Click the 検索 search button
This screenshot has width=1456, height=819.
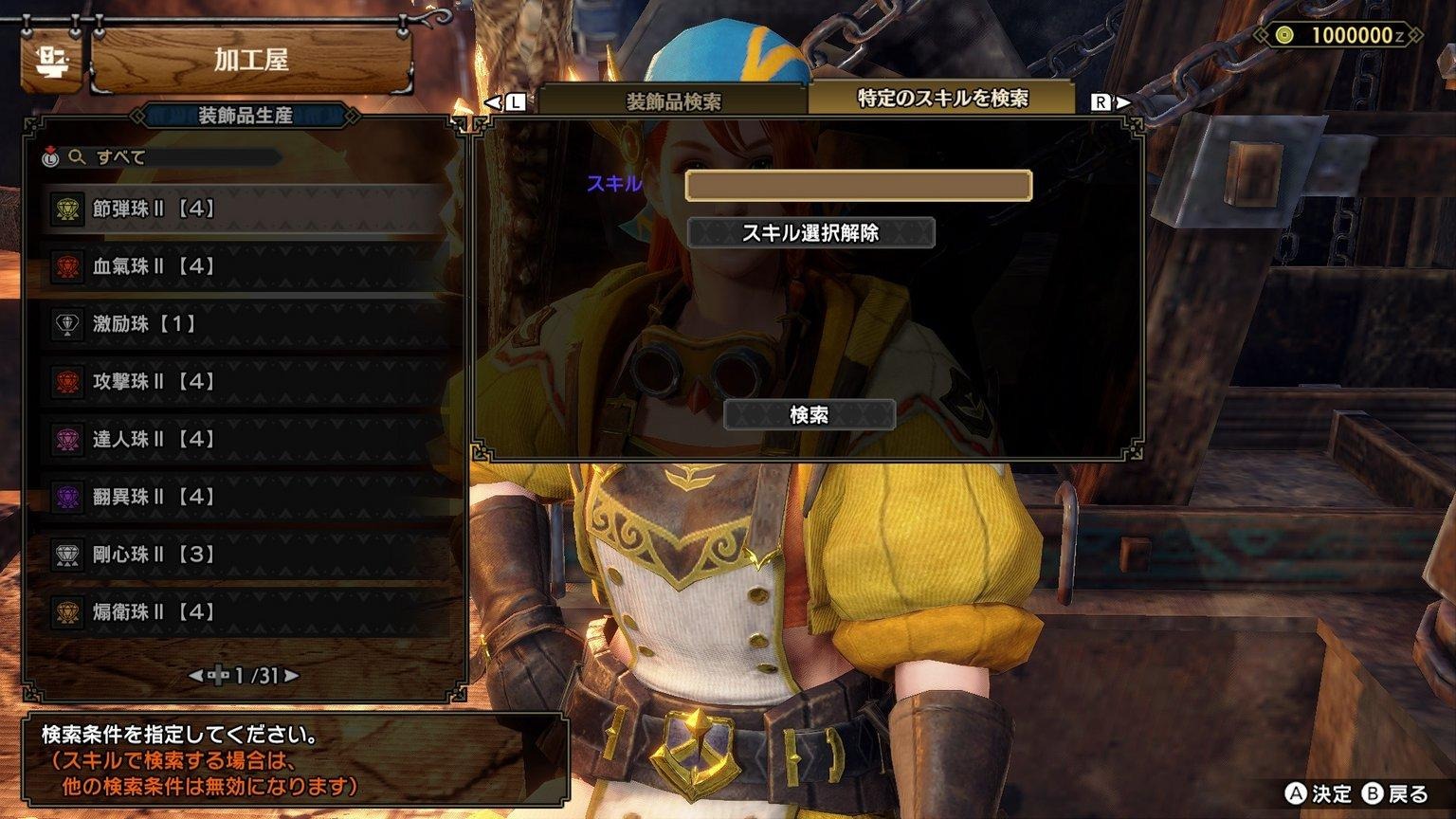(810, 415)
